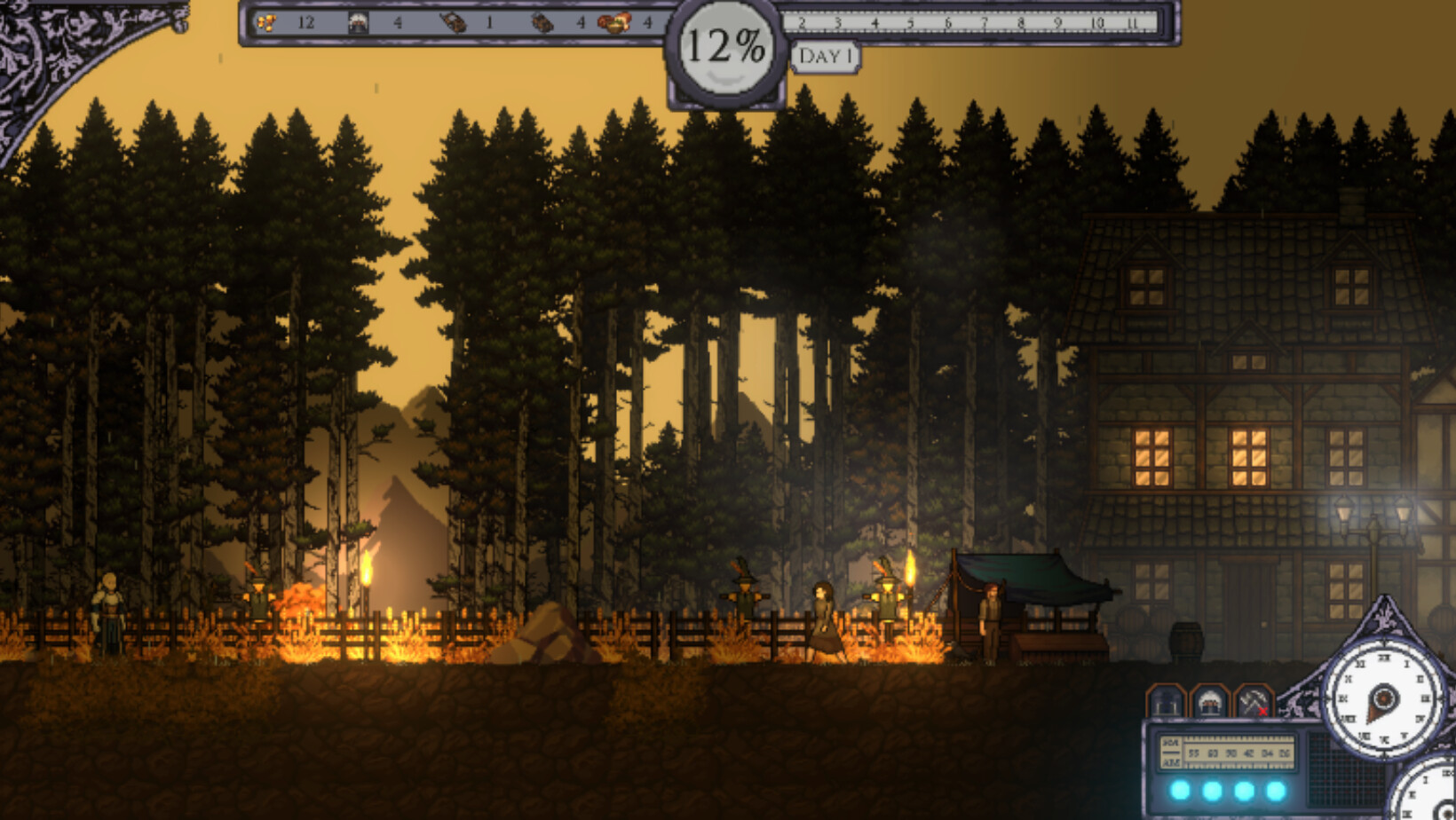1456x820 pixels.
Task: Tune the radio frequency dial toward 60
Action: pos(1213,753)
